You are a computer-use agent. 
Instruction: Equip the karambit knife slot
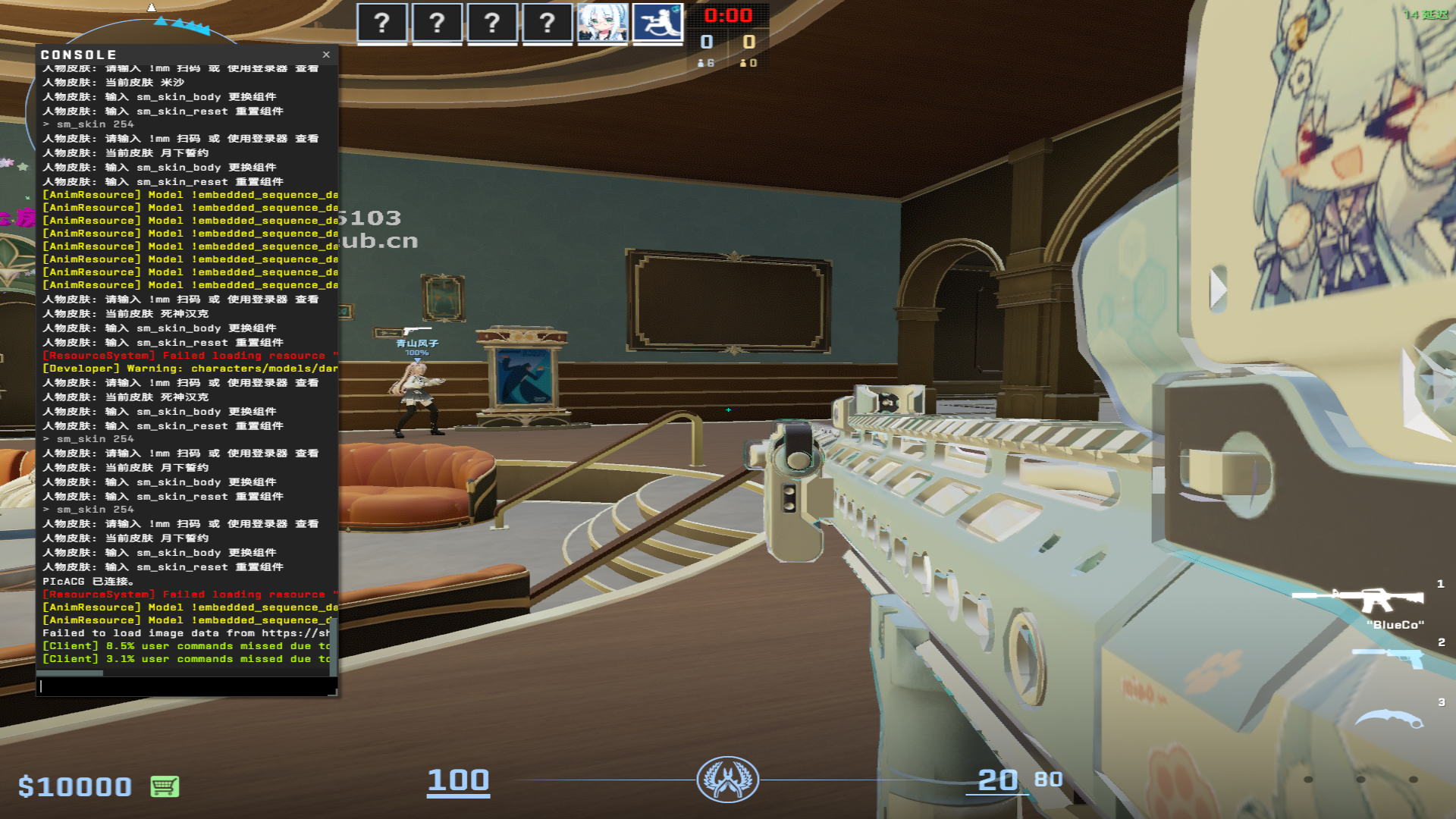click(x=1388, y=718)
